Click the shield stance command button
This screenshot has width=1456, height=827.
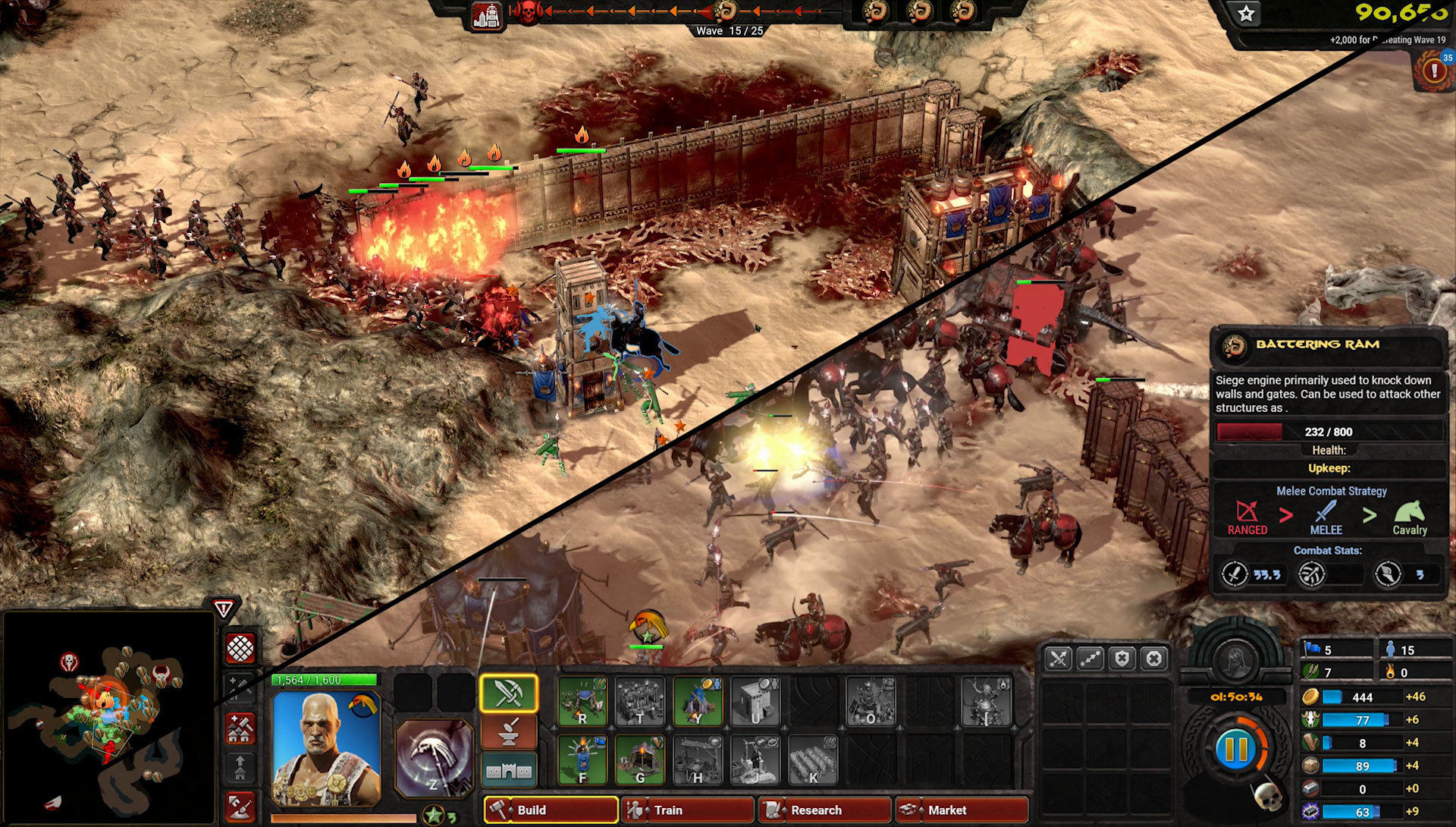1122,659
